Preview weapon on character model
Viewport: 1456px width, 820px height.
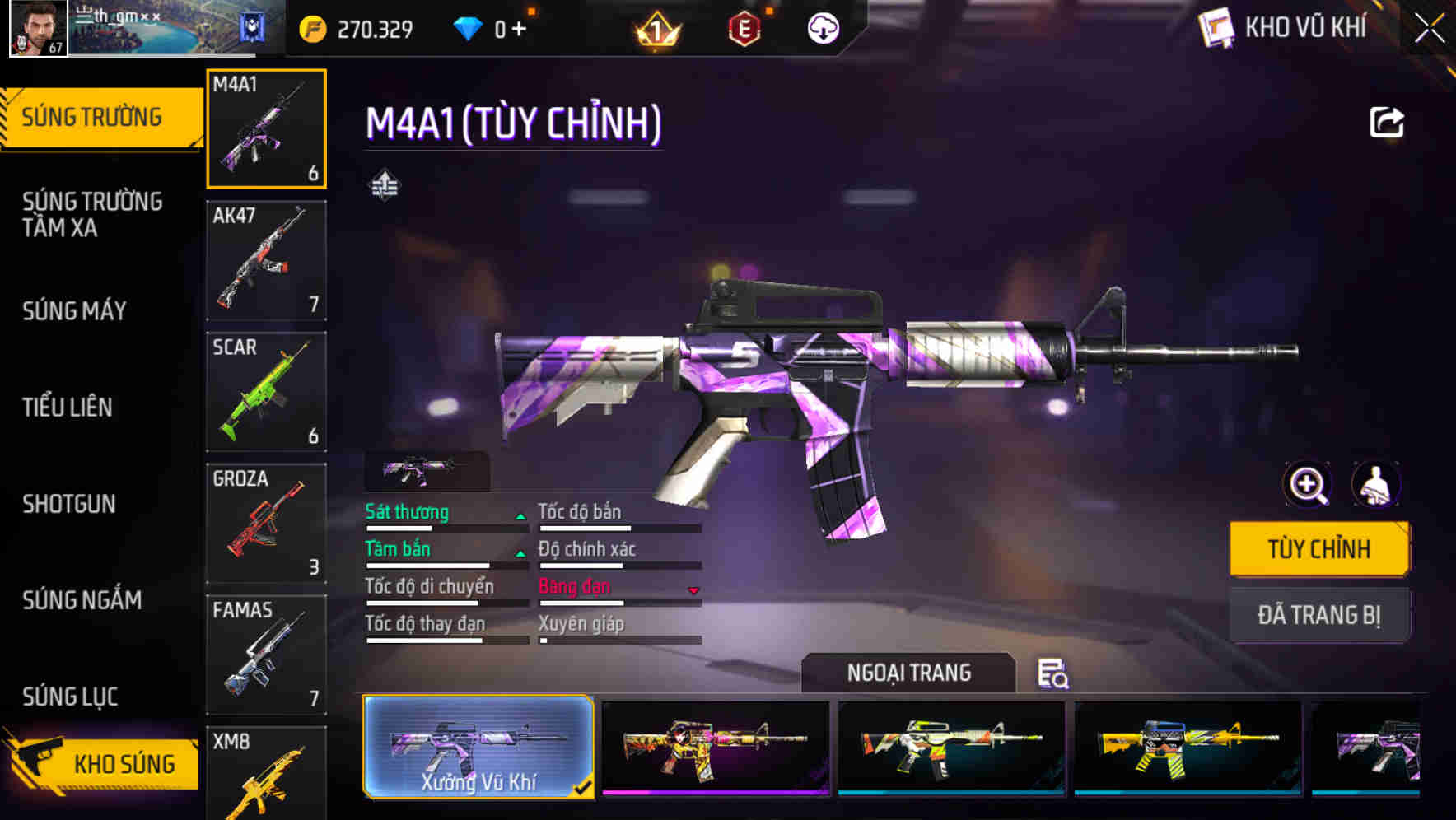click(1376, 485)
